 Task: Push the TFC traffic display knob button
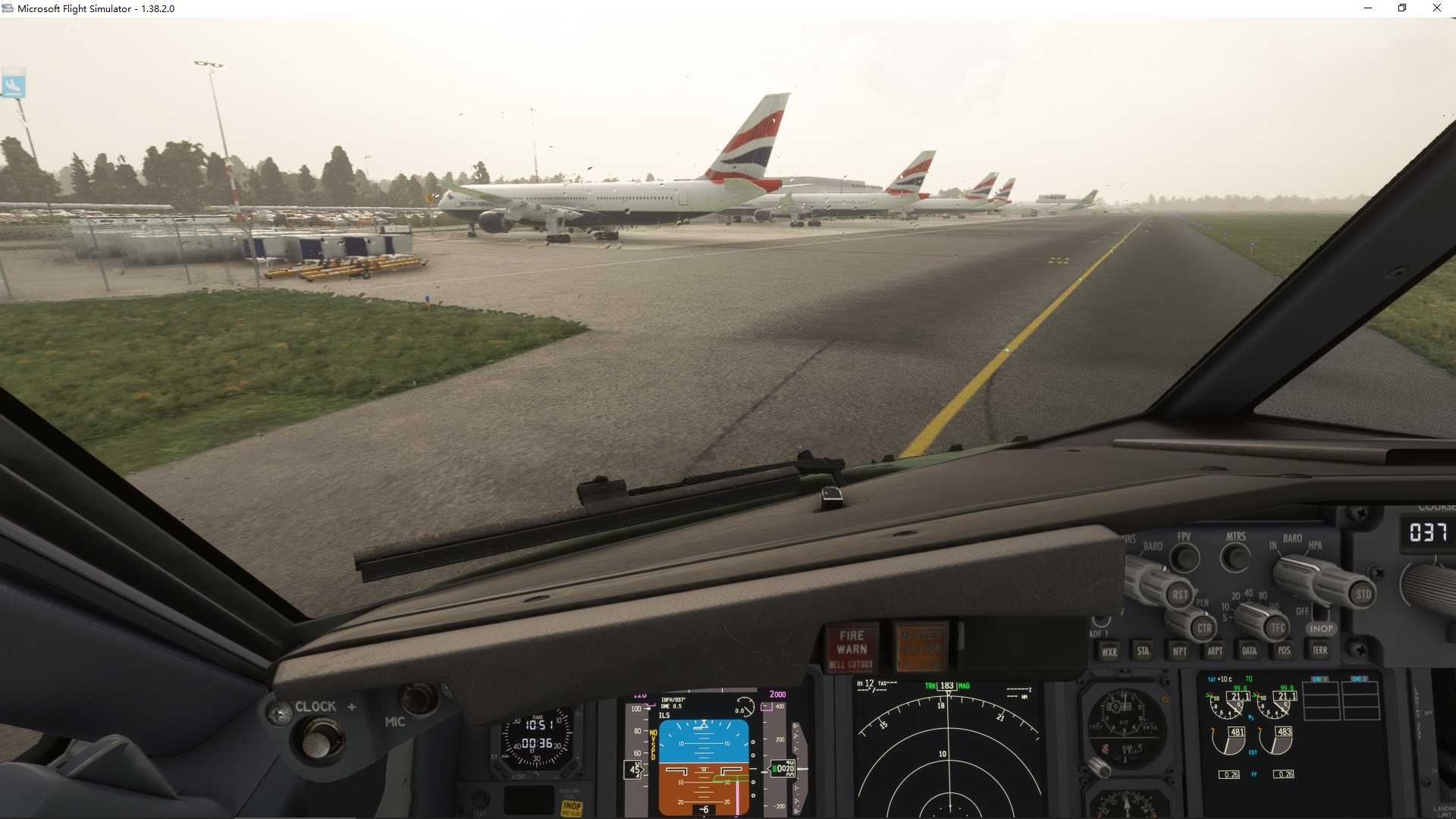pos(1278,627)
